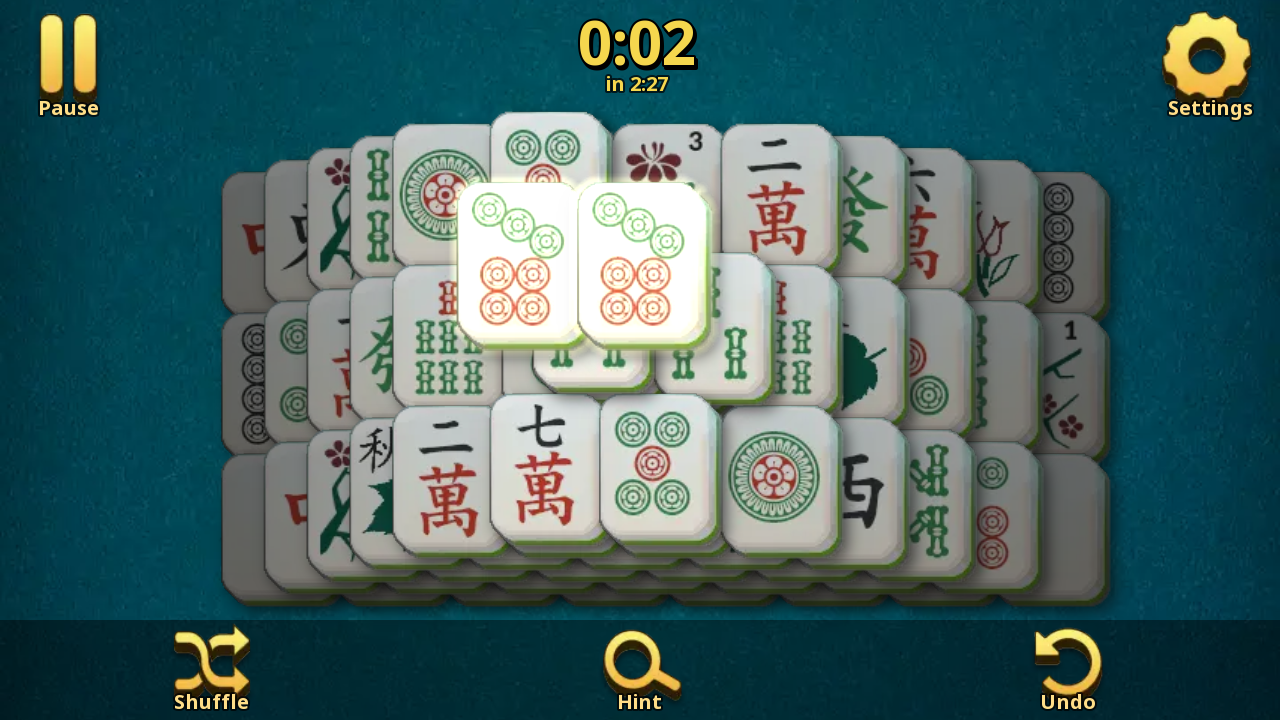
Task: Click the timer showing 0:02
Action: [639, 42]
